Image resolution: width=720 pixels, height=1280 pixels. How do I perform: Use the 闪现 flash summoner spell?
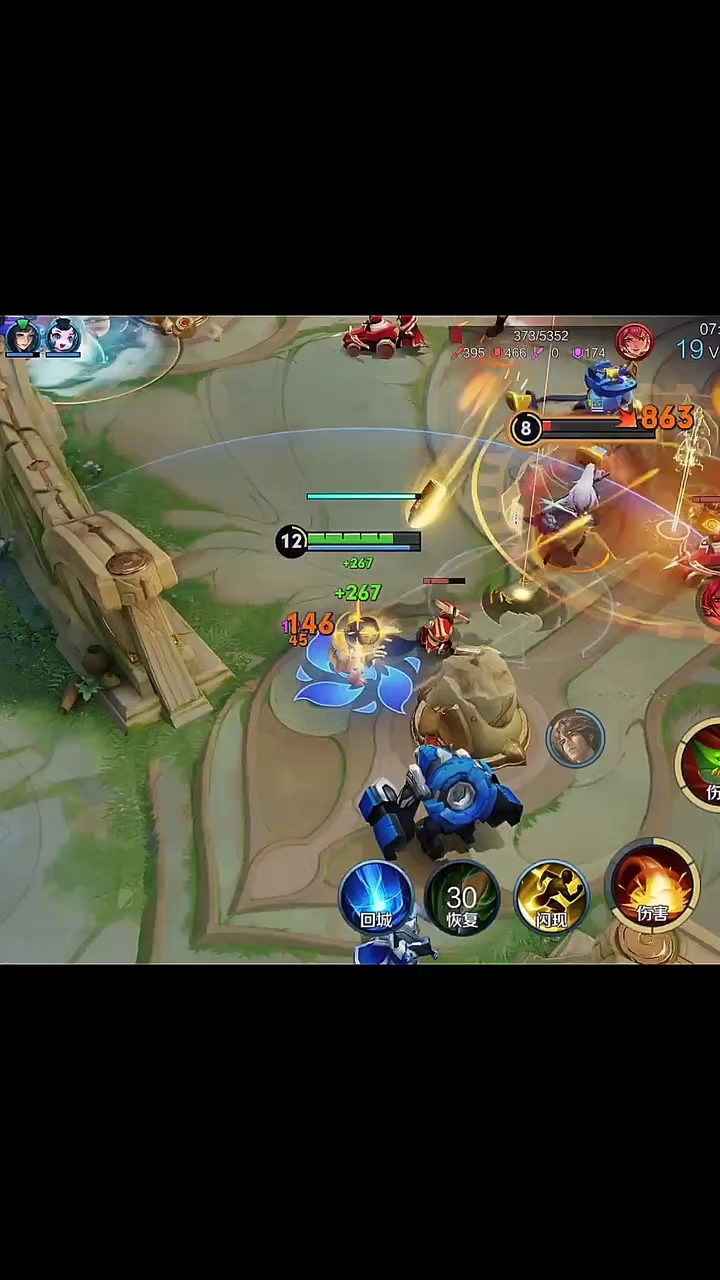click(x=551, y=896)
